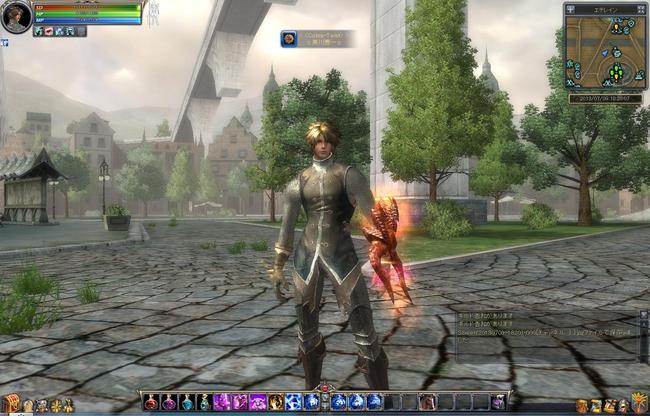Click the first buff icon under health bars
Image resolution: width=650 pixels, height=416 pixels.
click(38, 31)
